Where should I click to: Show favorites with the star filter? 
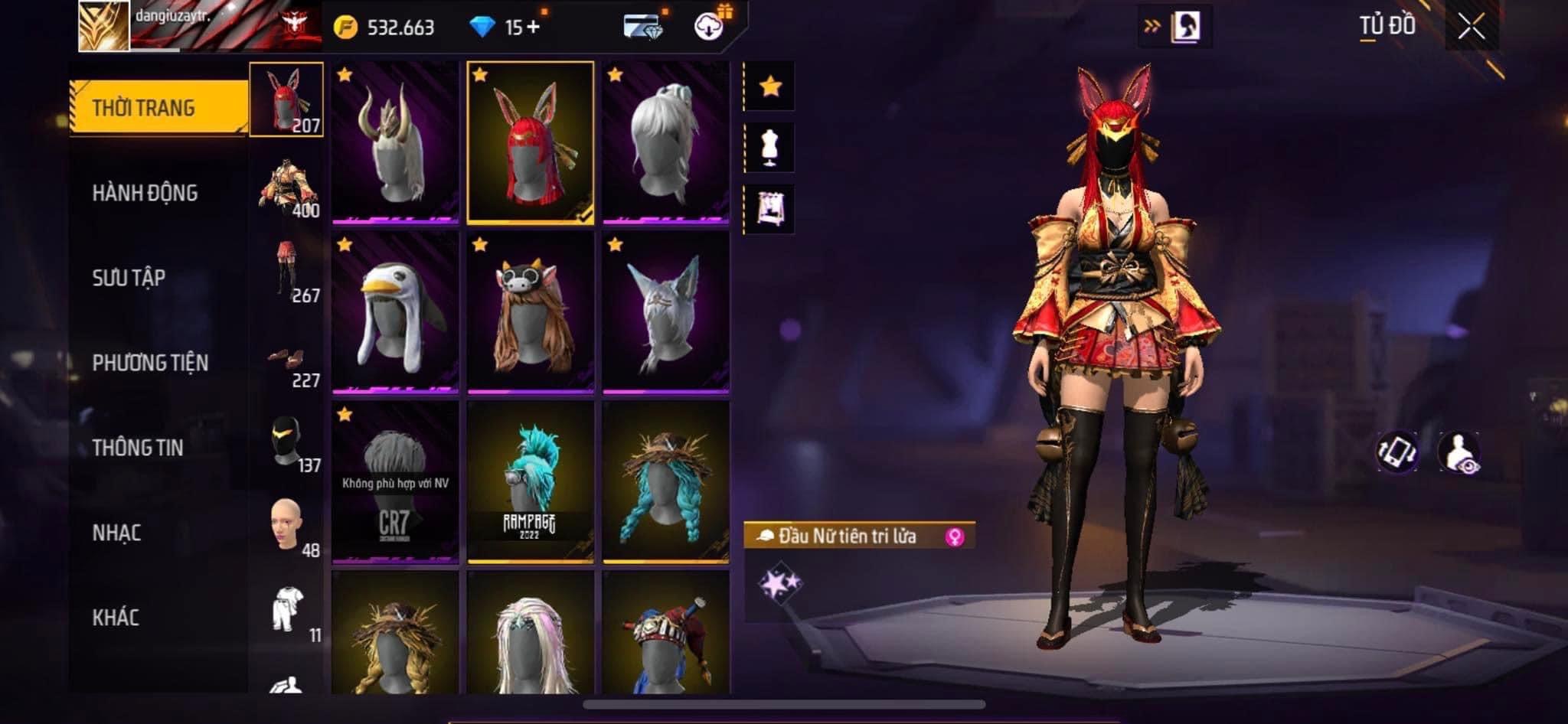pyautogui.click(x=770, y=86)
